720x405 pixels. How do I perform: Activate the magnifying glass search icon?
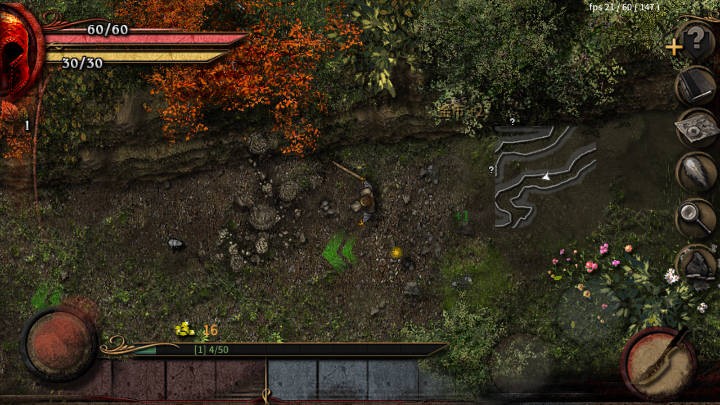point(696,217)
